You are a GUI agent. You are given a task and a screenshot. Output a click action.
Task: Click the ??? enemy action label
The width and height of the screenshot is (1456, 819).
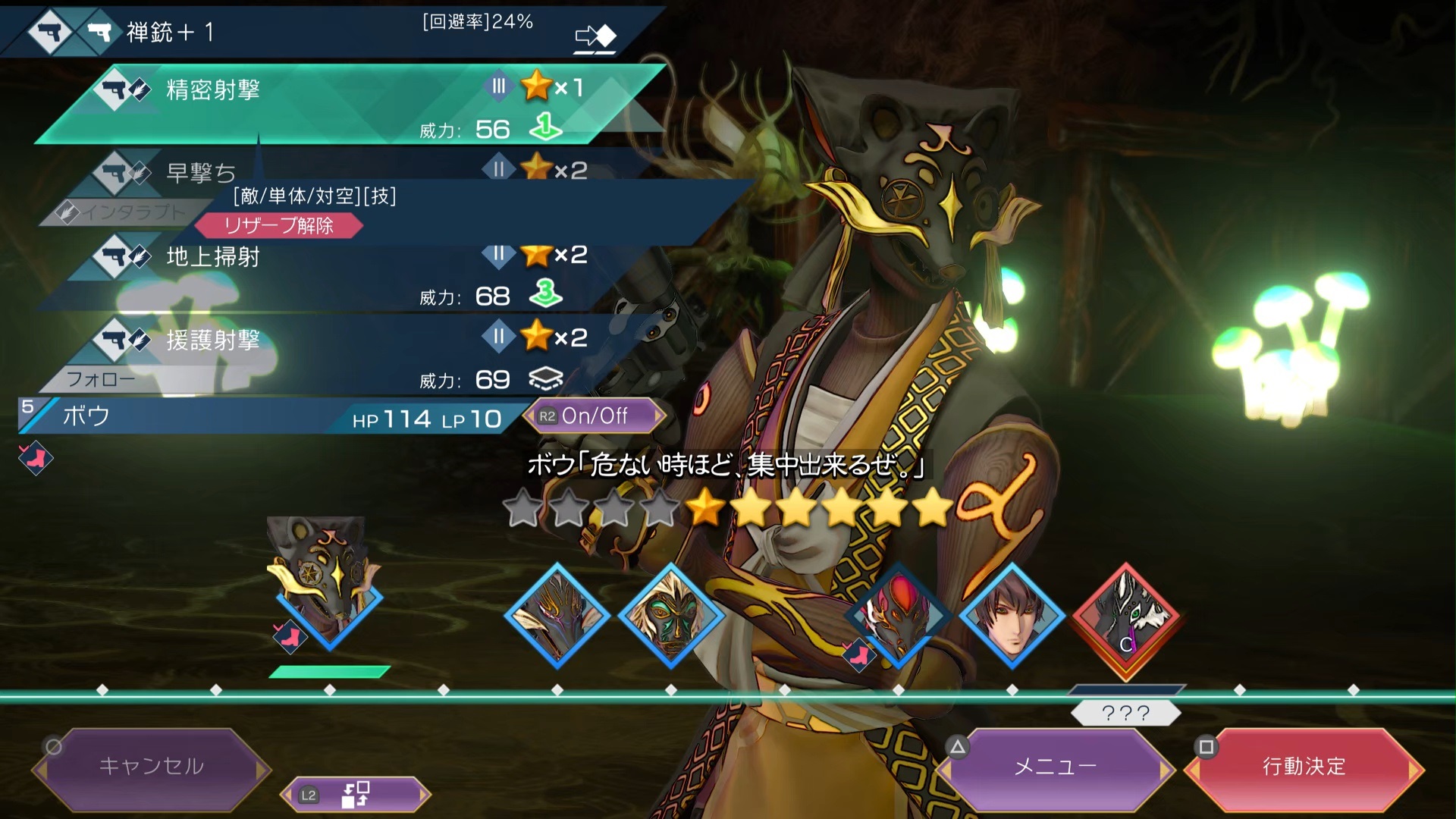coord(1126,713)
